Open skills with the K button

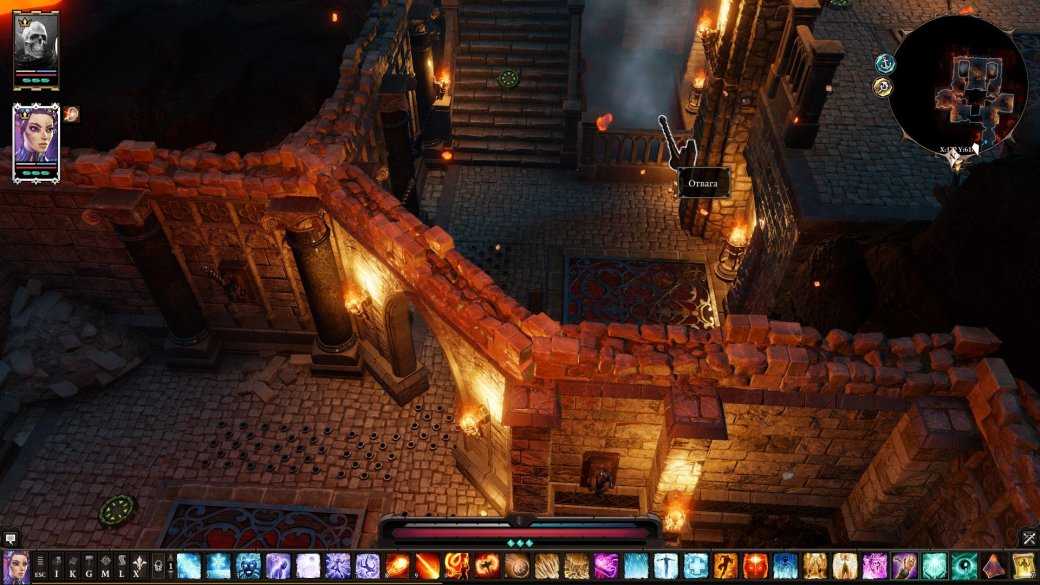[x=73, y=567]
